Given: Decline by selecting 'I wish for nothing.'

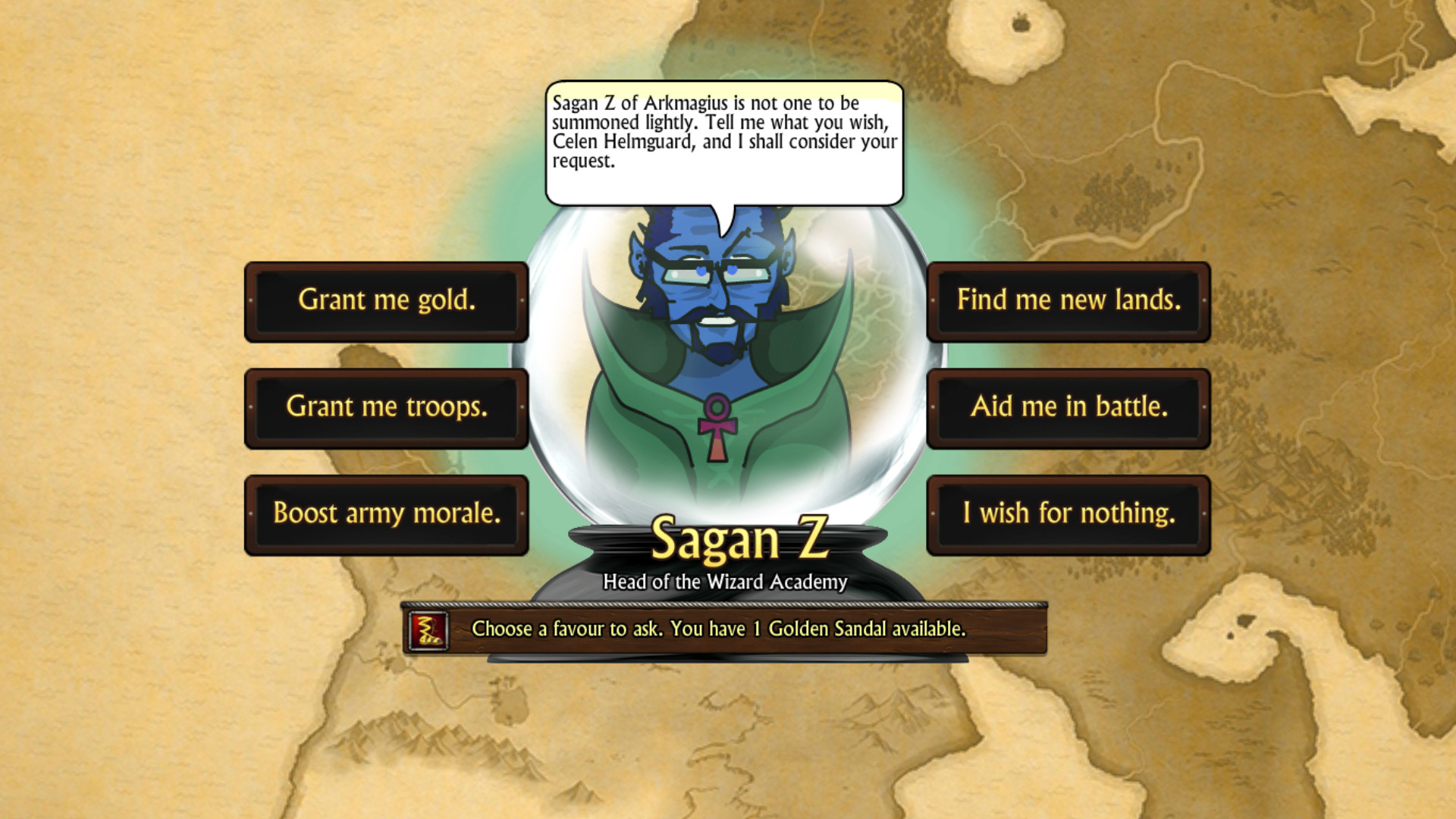Looking at the screenshot, I should click(1069, 513).
